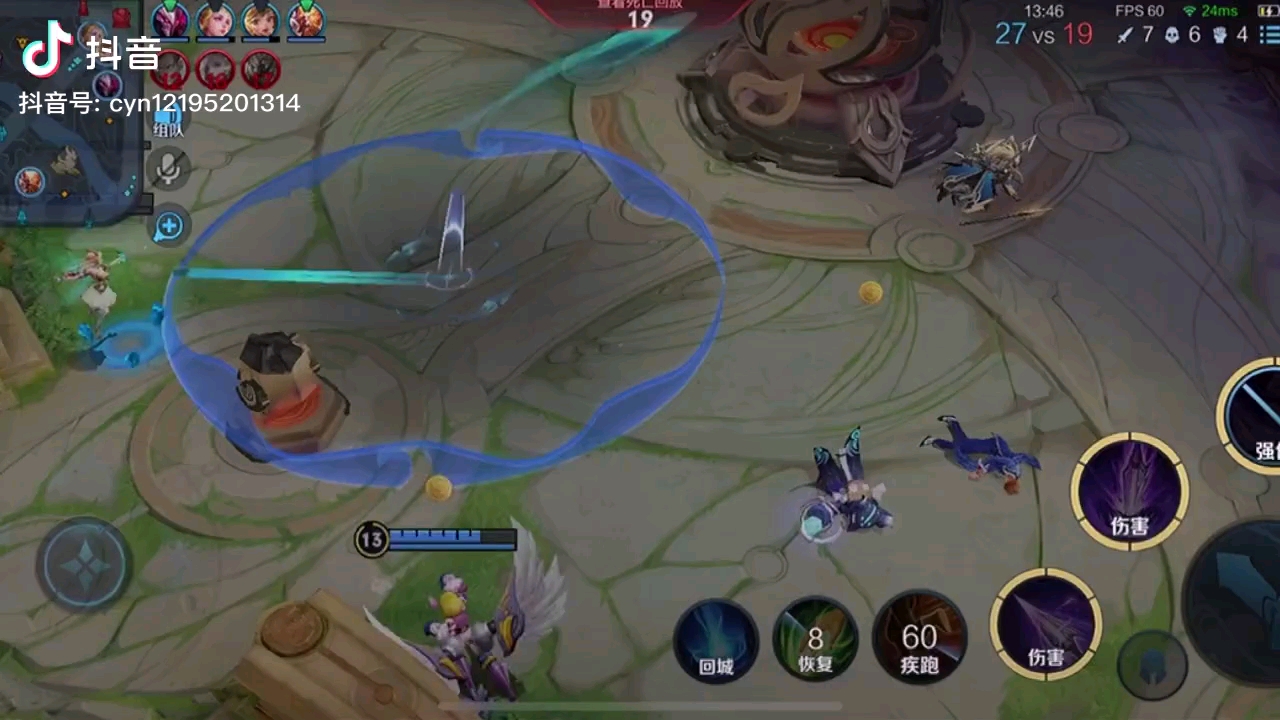
Task: Tap the large basic attack button
Action: (x=1240, y=590)
